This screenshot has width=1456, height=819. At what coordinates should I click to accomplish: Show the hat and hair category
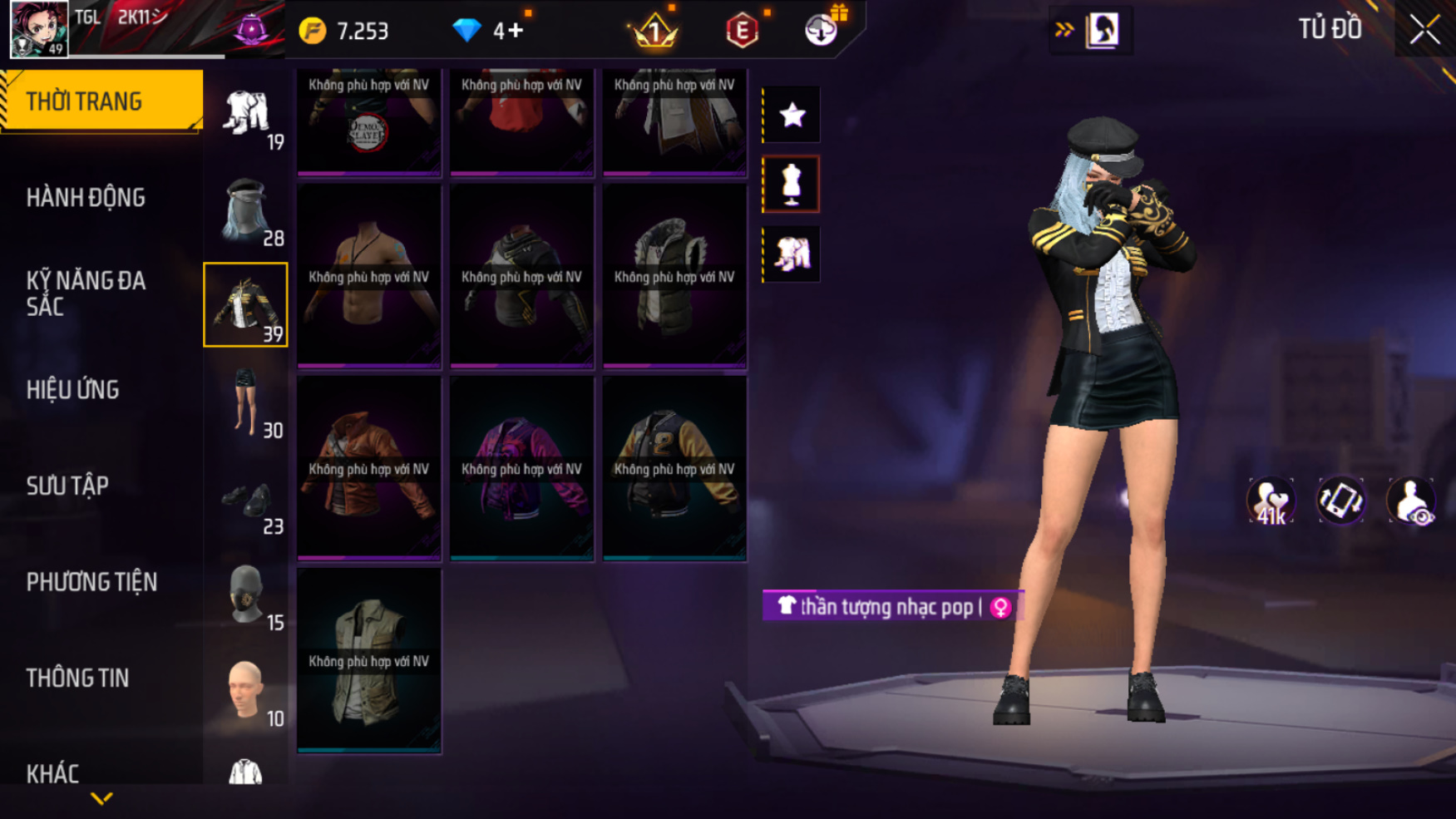(x=246, y=210)
